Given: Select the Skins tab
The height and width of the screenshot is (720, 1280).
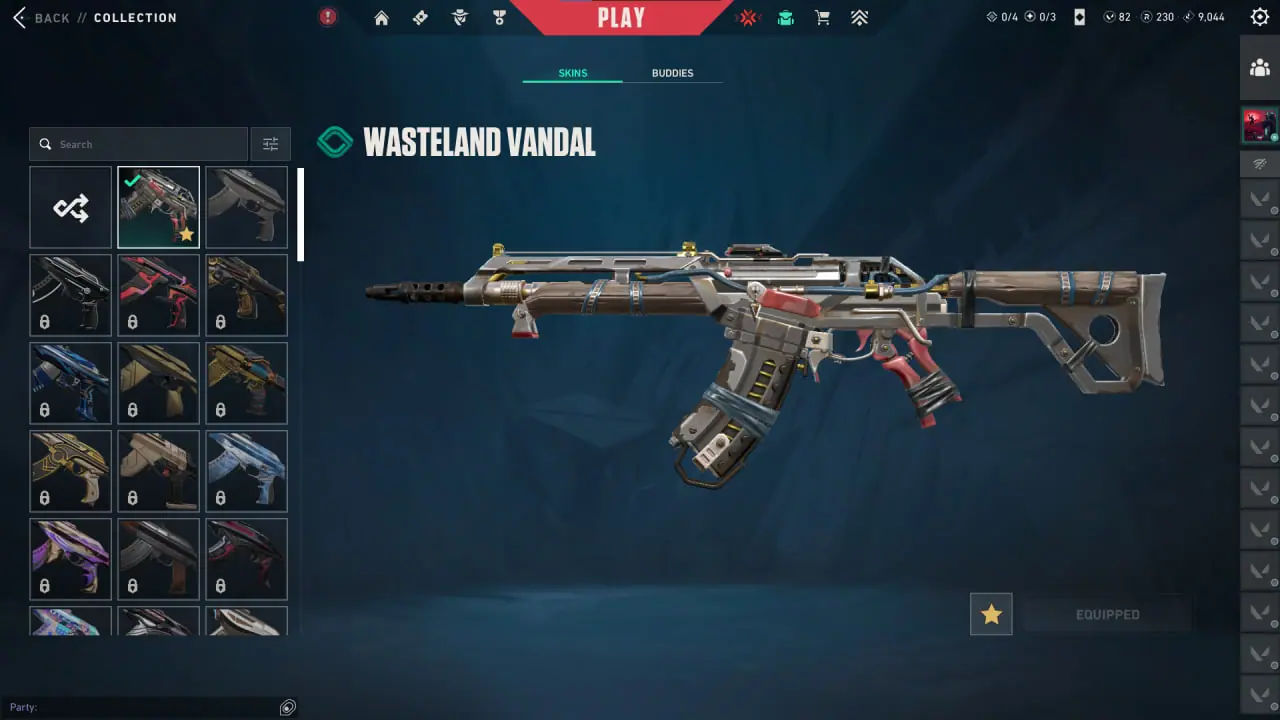Looking at the screenshot, I should tap(572, 72).
